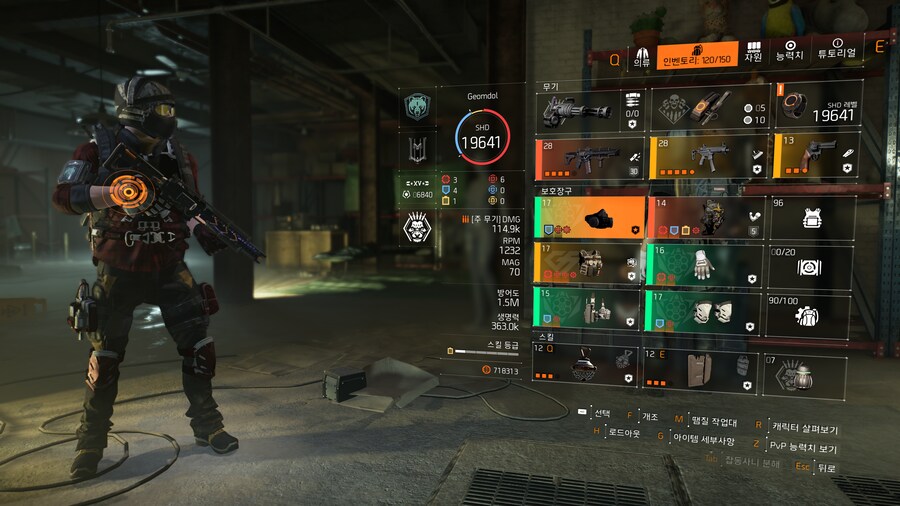The height and width of the screenshot is (506, 900).
Task: Select the E skill ballistic shield slot
Action: [697, 366]
